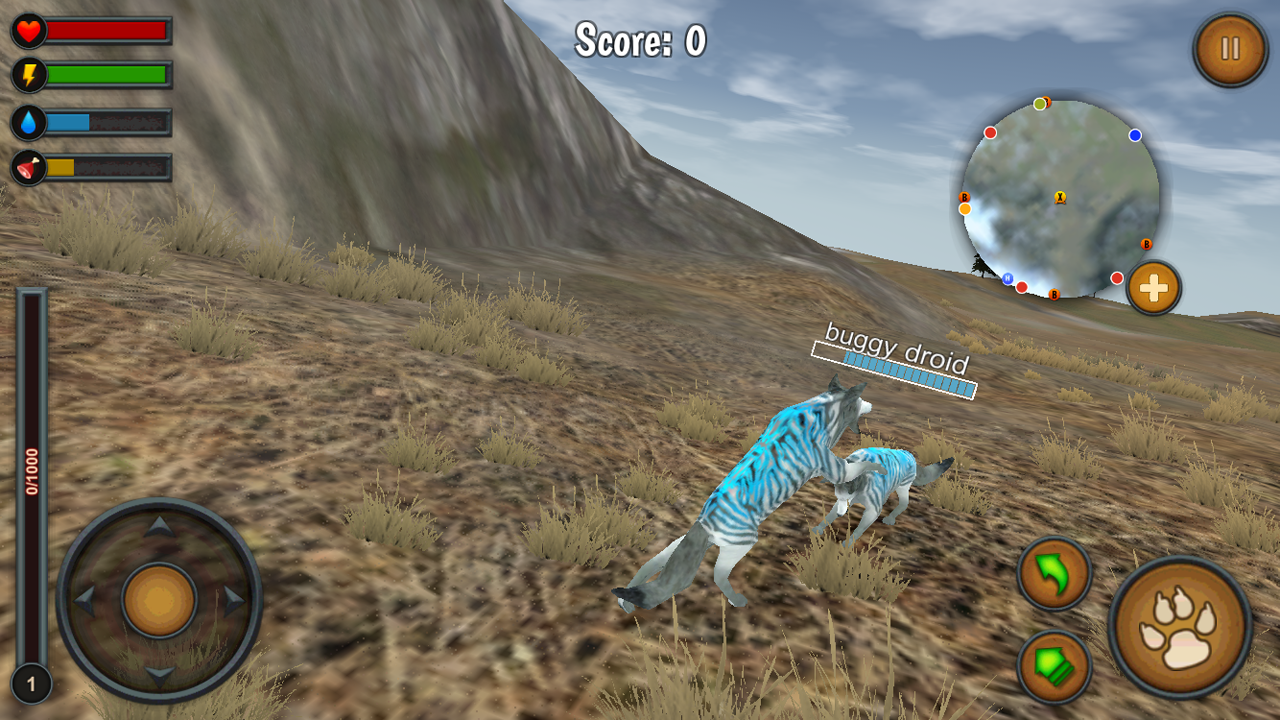
Task: Tap the heart health icon
Action: [29, 29]
